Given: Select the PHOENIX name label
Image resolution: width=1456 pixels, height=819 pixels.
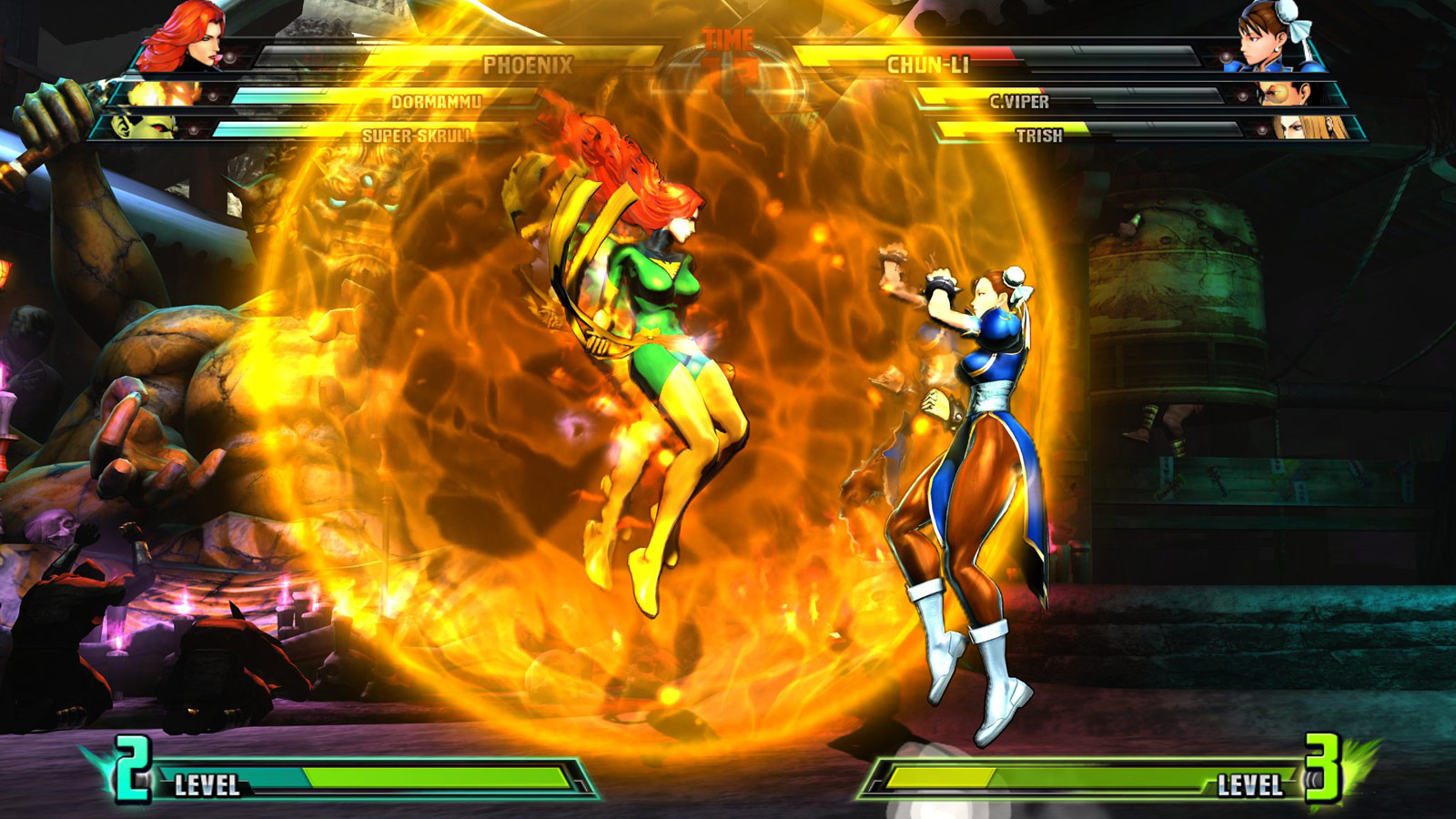Looking at the screenshot, I should point(529,64).
